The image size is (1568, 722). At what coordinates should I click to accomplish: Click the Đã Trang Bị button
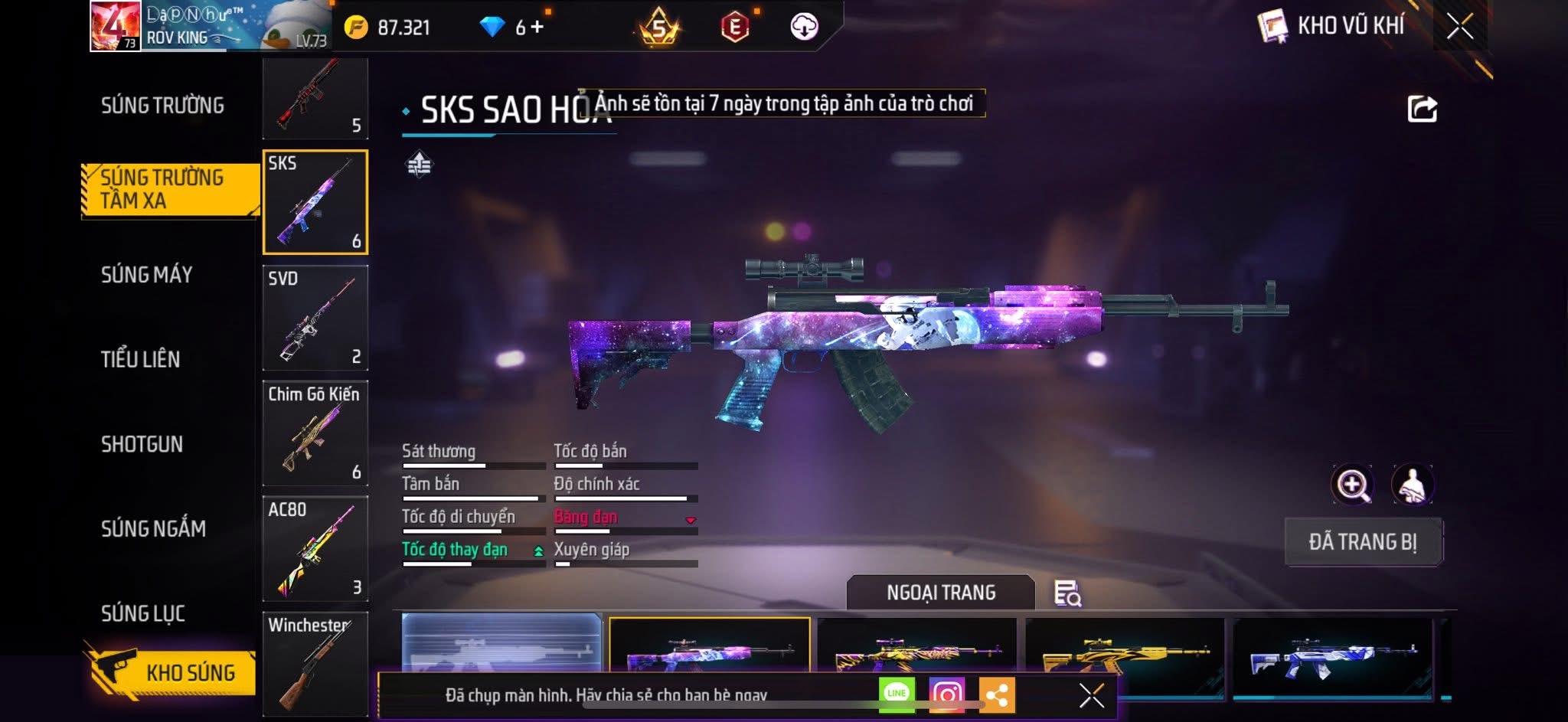pos(1363,542)
